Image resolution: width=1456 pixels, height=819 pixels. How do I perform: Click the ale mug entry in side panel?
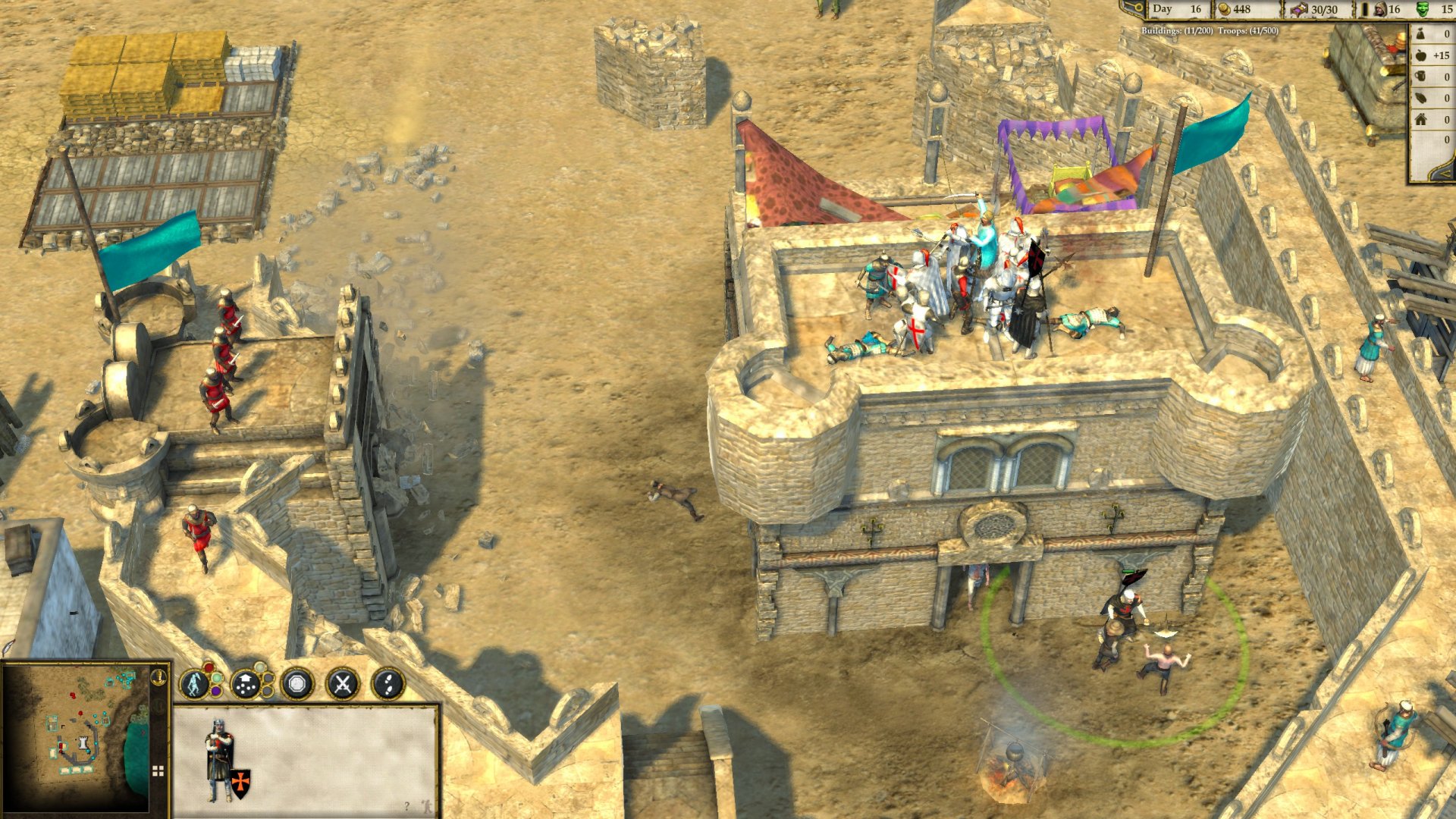[1421, 77]
